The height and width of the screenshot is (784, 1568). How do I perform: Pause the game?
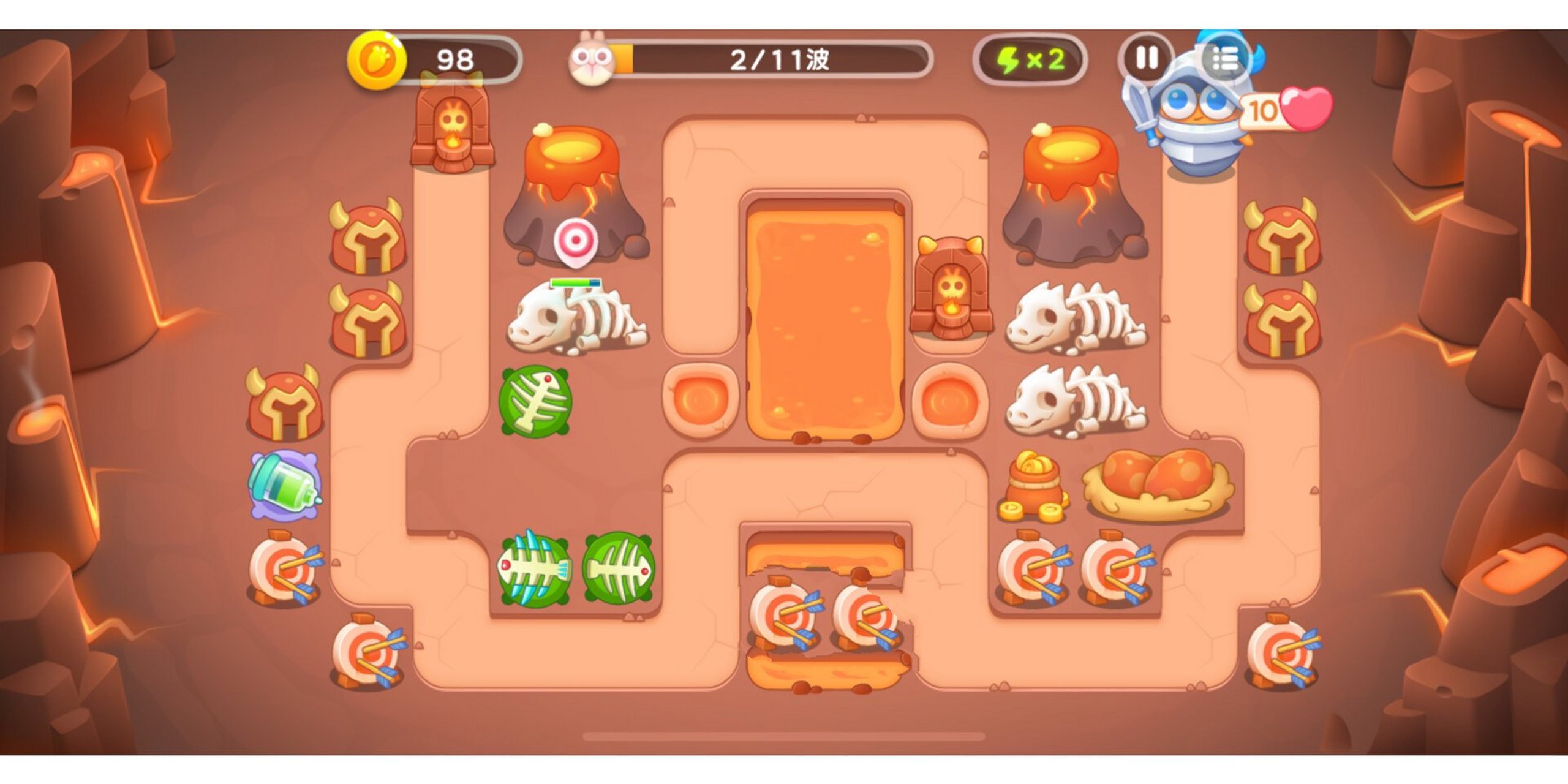(1146, 59)
